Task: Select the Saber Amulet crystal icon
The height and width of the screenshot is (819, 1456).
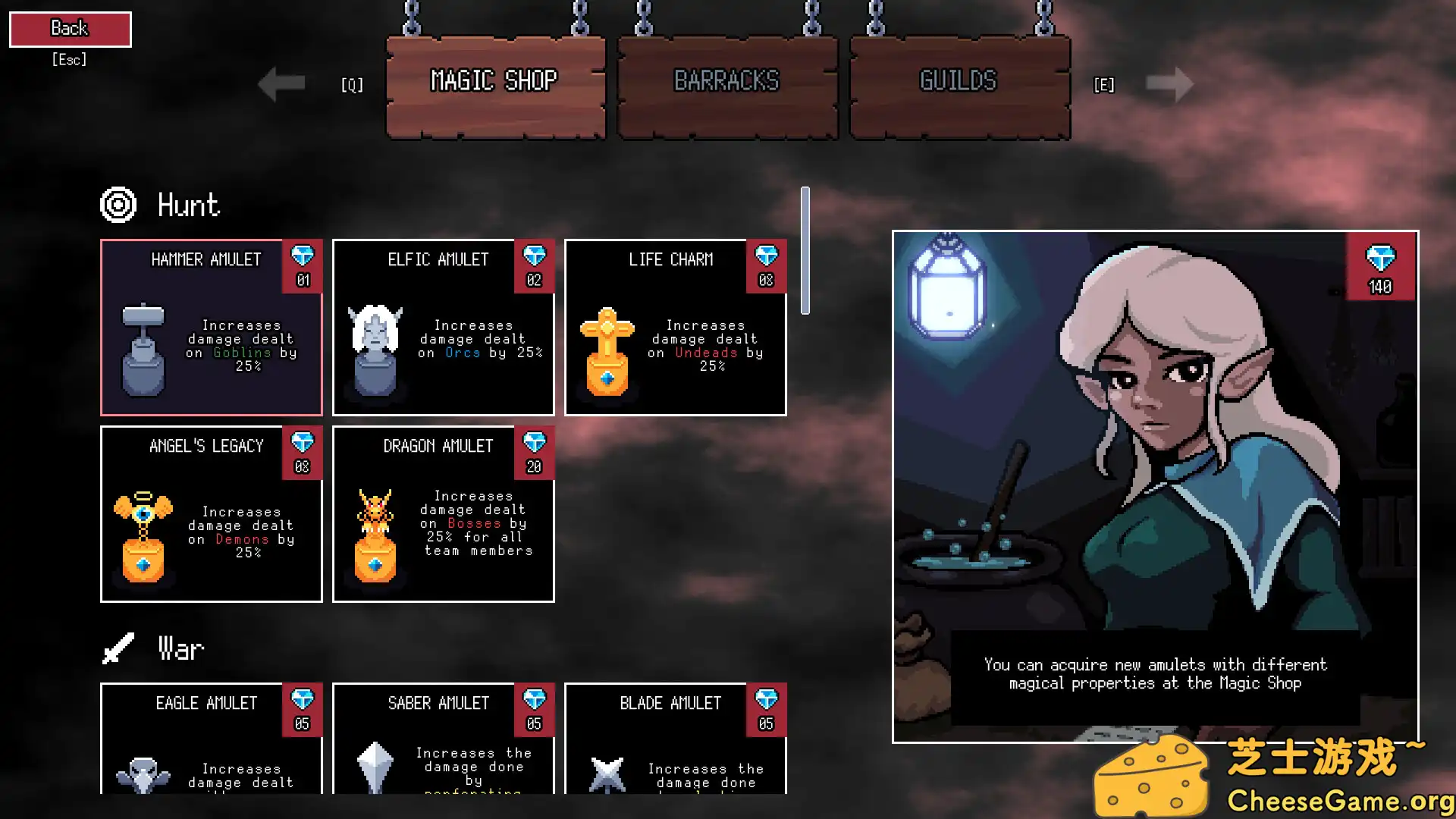Action: (x=374, y=770)
